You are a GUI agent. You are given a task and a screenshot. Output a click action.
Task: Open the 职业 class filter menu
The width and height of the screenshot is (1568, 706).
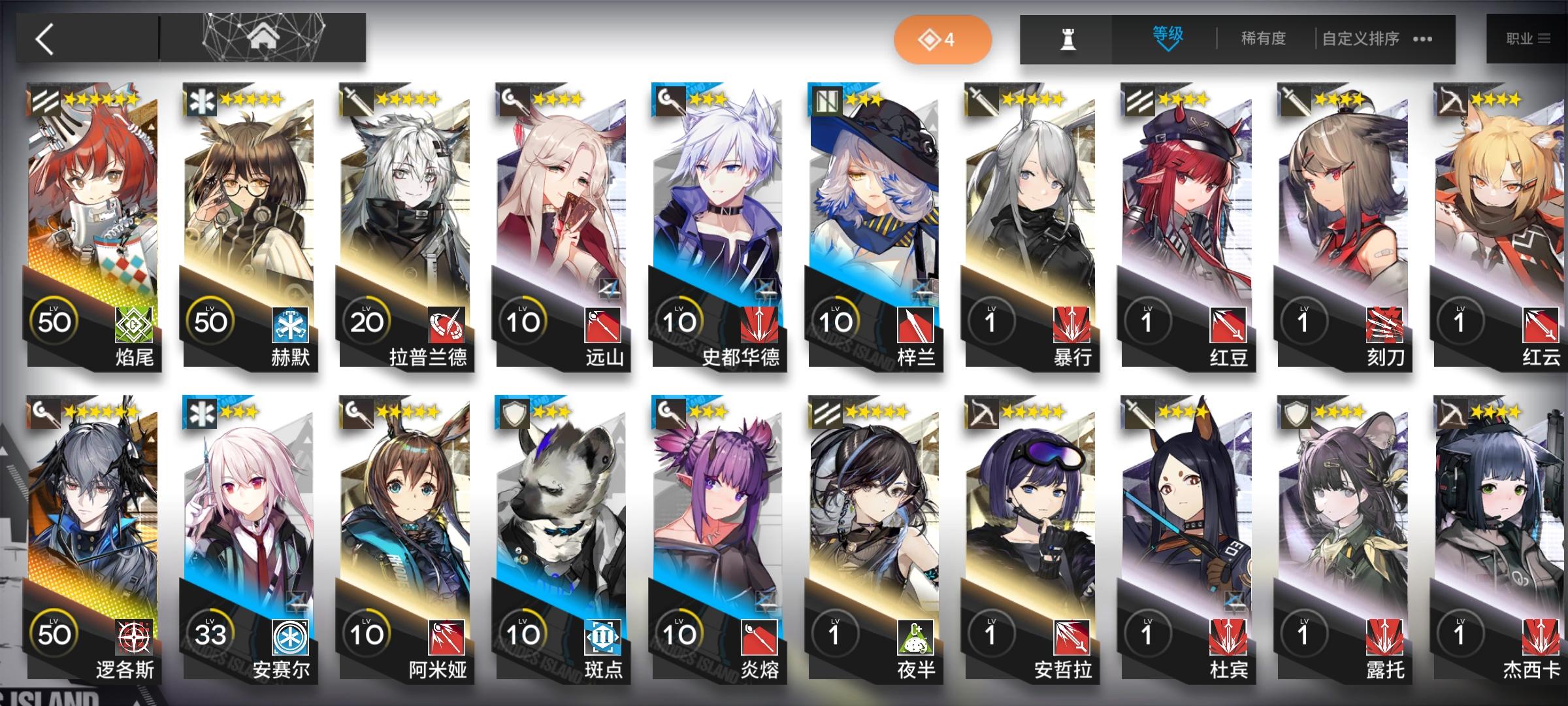point(1527,38)
